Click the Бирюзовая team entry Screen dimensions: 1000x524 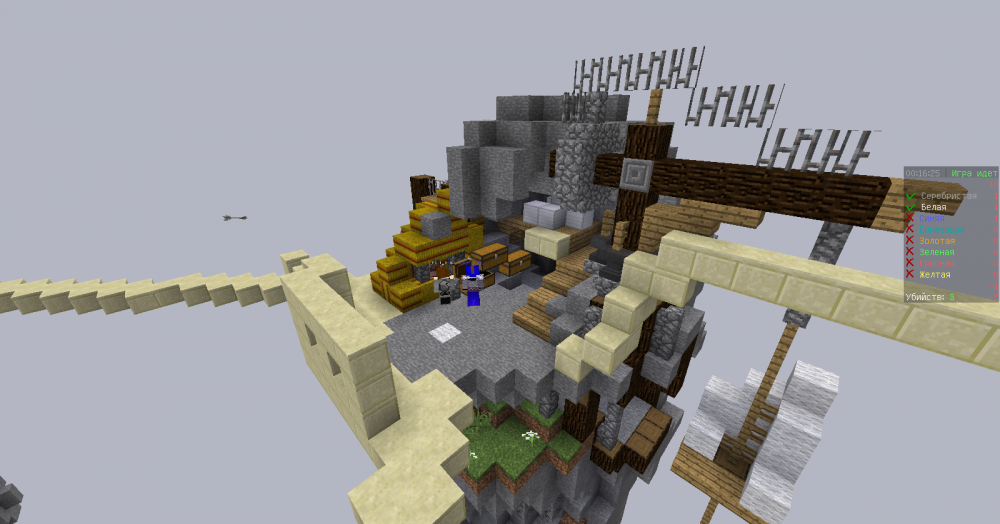[x=942, y=230]
